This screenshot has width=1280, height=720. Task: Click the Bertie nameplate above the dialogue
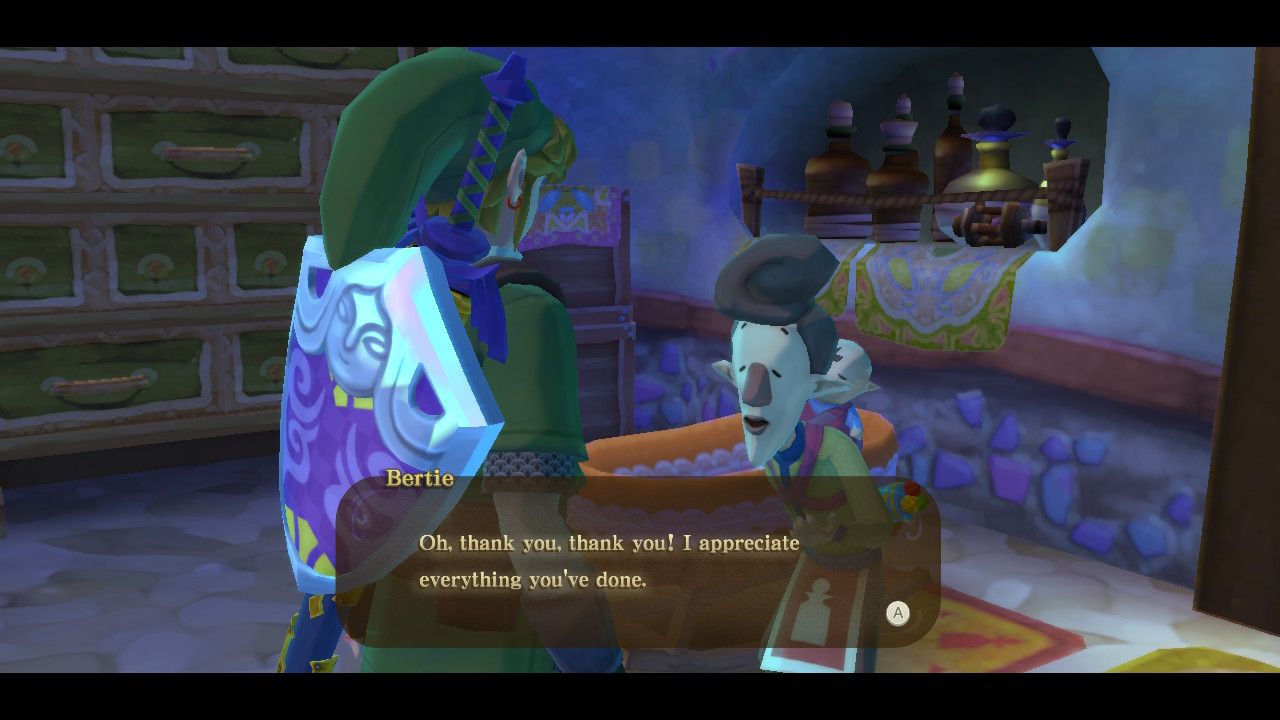pyautogui.click(x=420, y=478)
